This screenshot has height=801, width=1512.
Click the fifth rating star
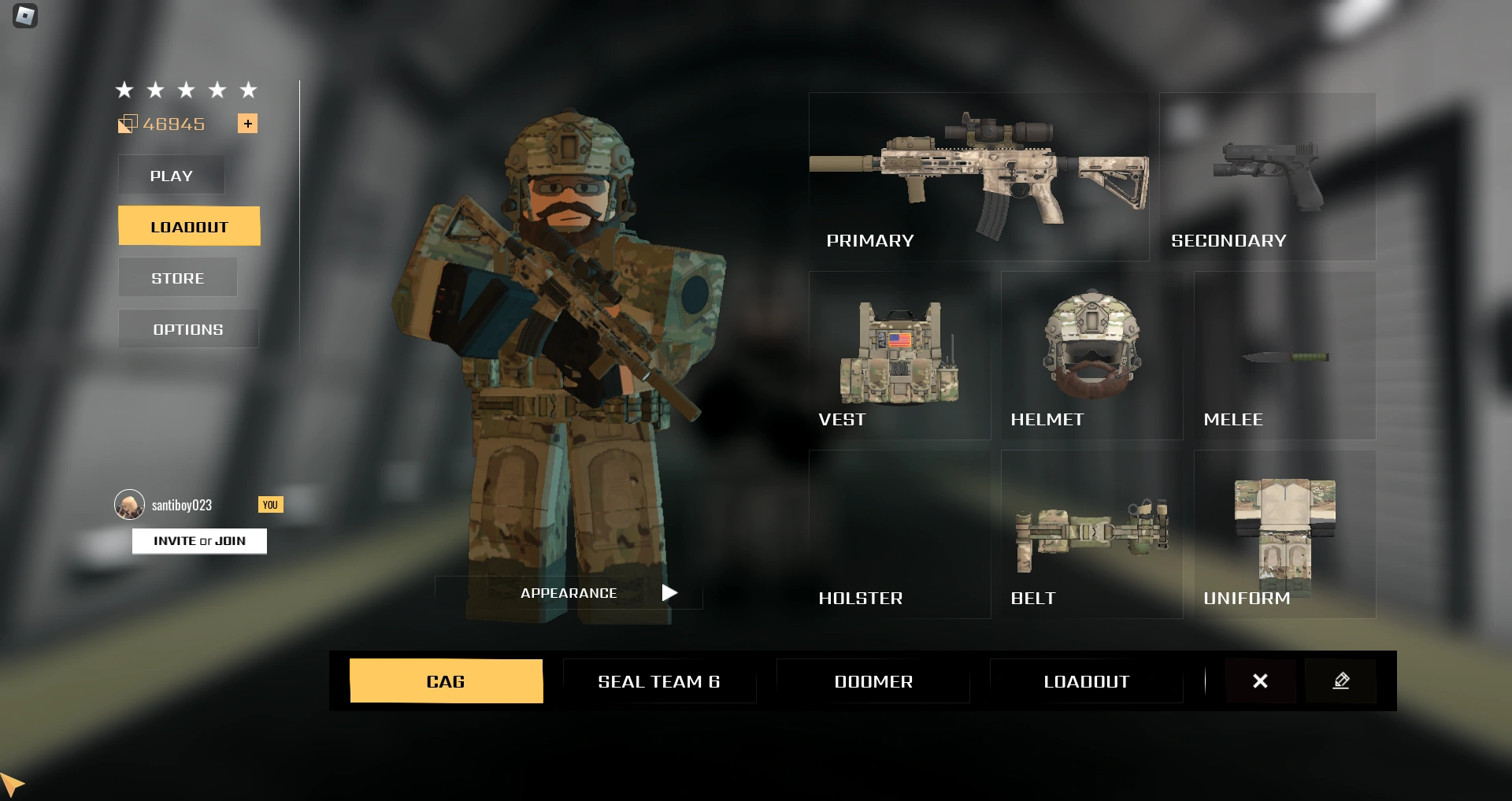pyautogui.click(x=249, y=90)
